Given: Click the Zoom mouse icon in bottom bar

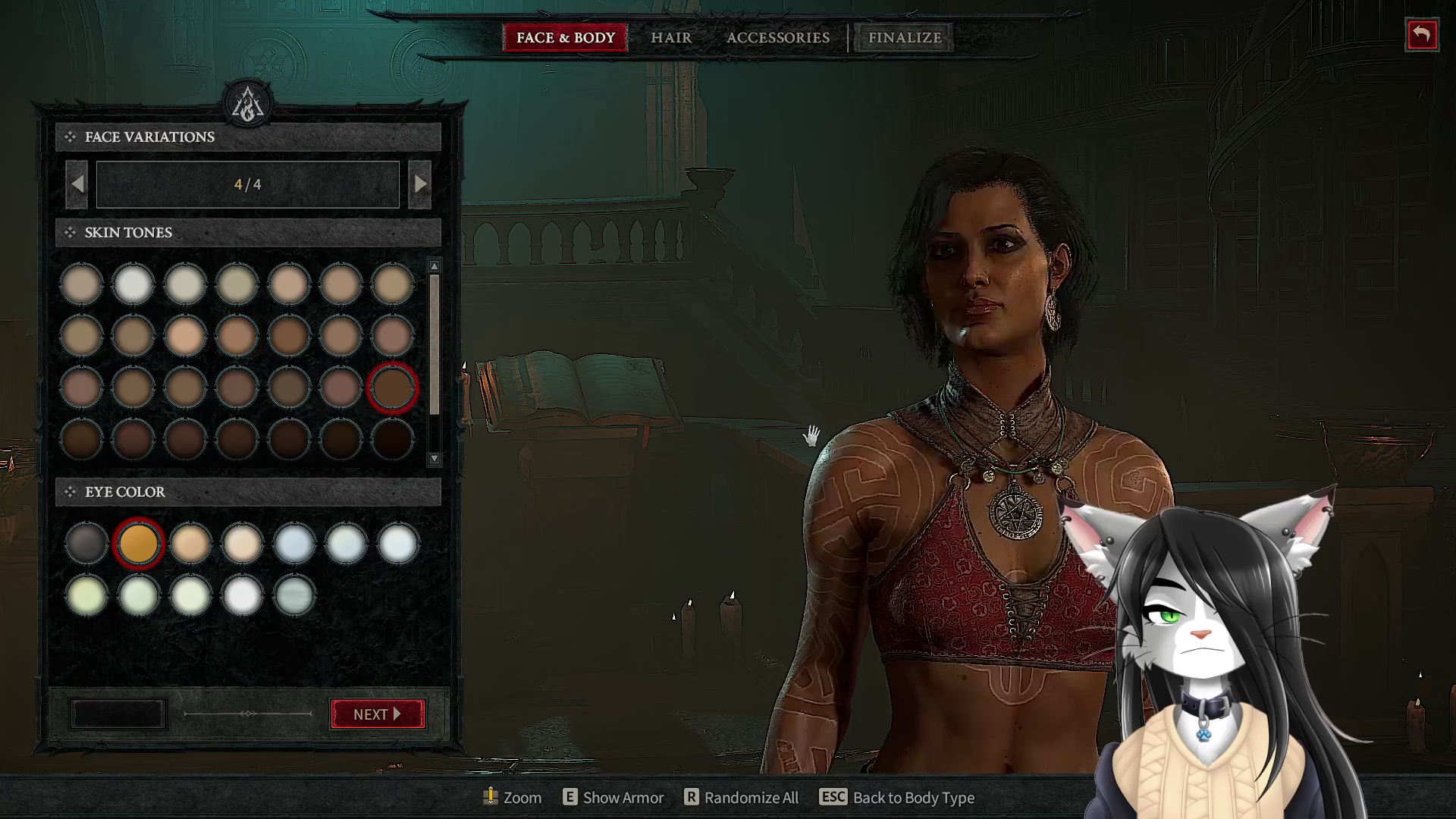Looking at the screenshot, I should pyautogui.click(x=491, y=797).
